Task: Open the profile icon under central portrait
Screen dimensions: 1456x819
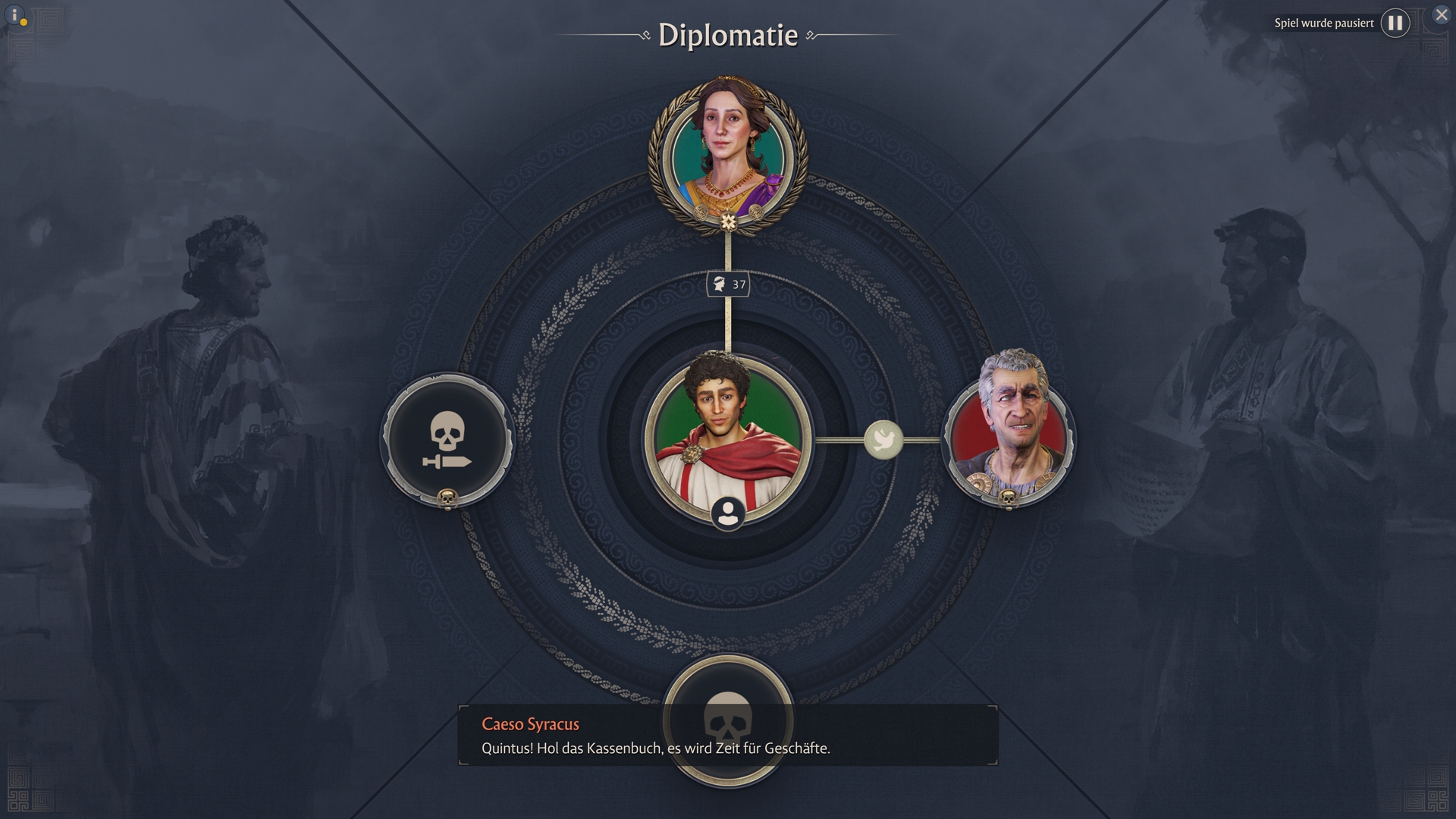Action: coord(728,513)
